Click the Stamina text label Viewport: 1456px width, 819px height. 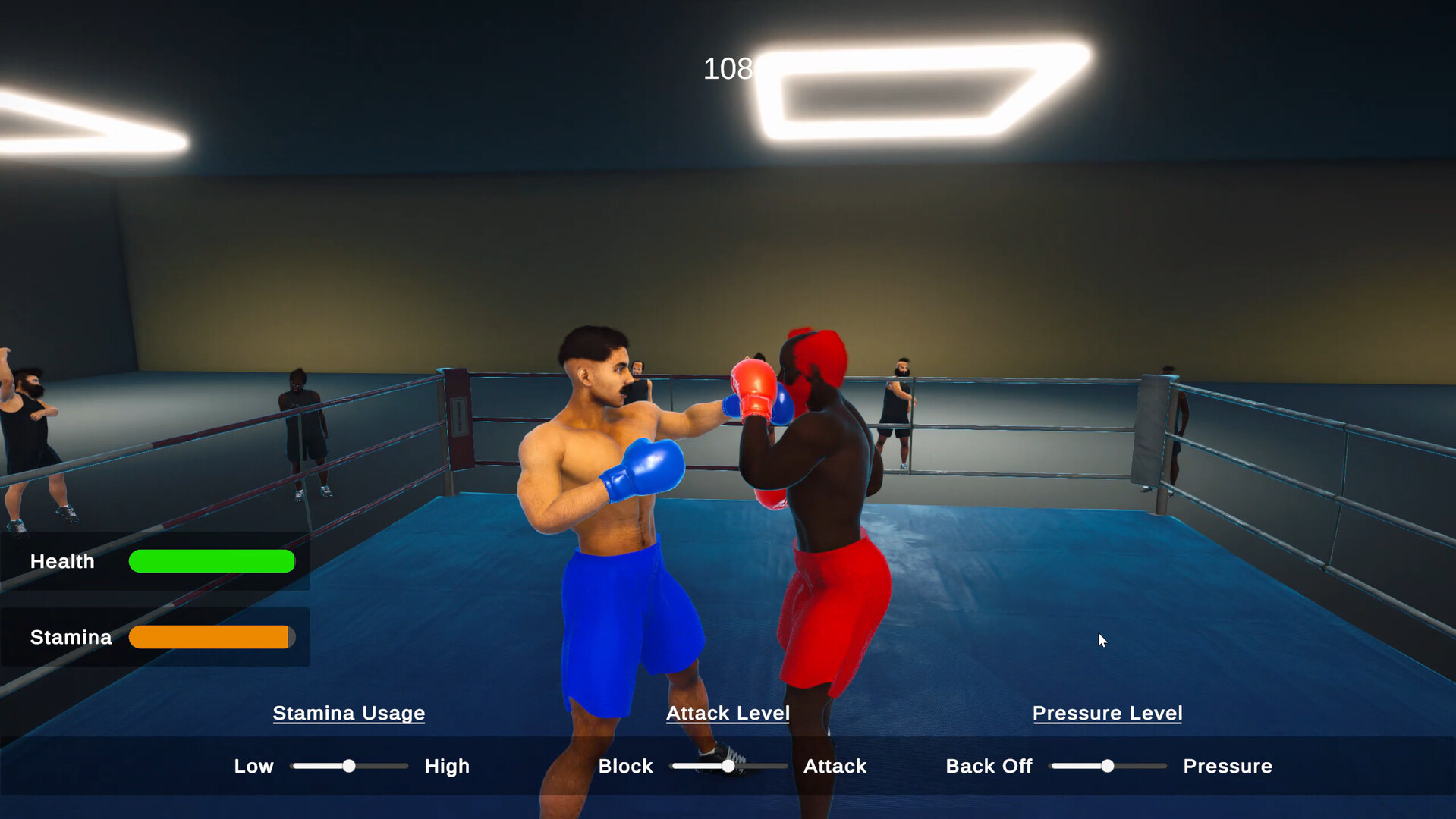(70, 637)
